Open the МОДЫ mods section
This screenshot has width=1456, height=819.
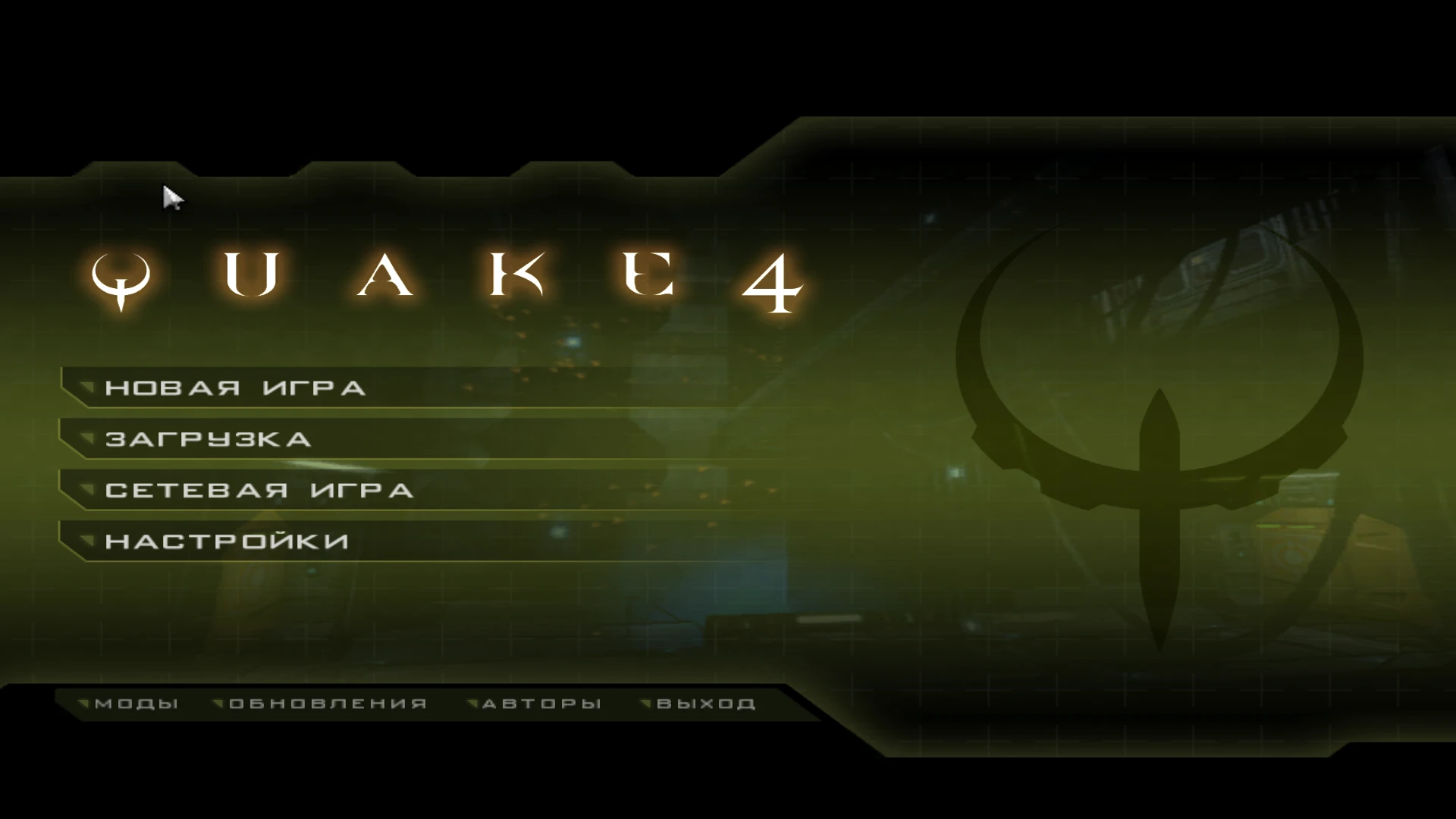(135, 703)
